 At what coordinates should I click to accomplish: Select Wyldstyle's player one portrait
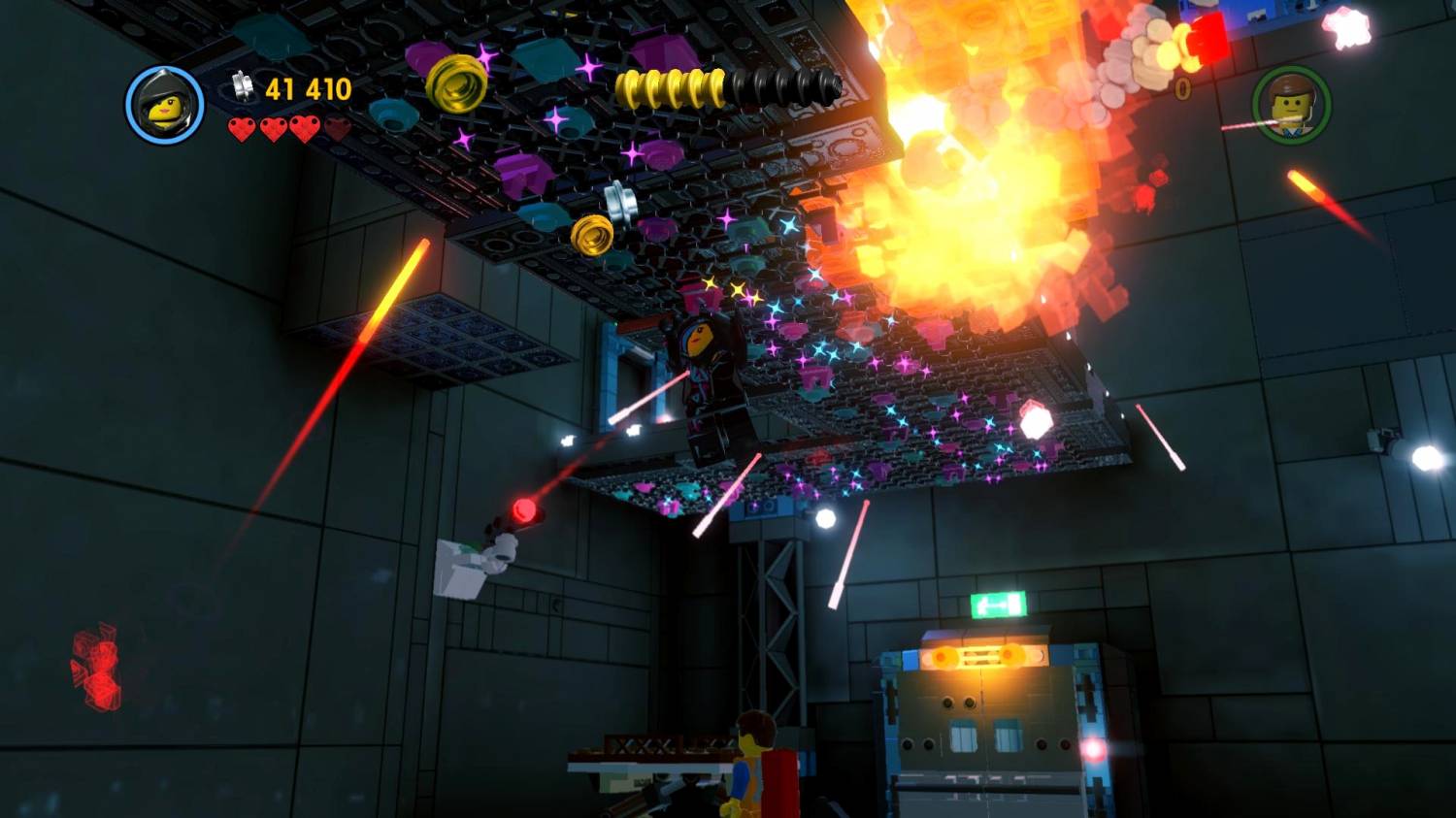[x=165, y=105]
